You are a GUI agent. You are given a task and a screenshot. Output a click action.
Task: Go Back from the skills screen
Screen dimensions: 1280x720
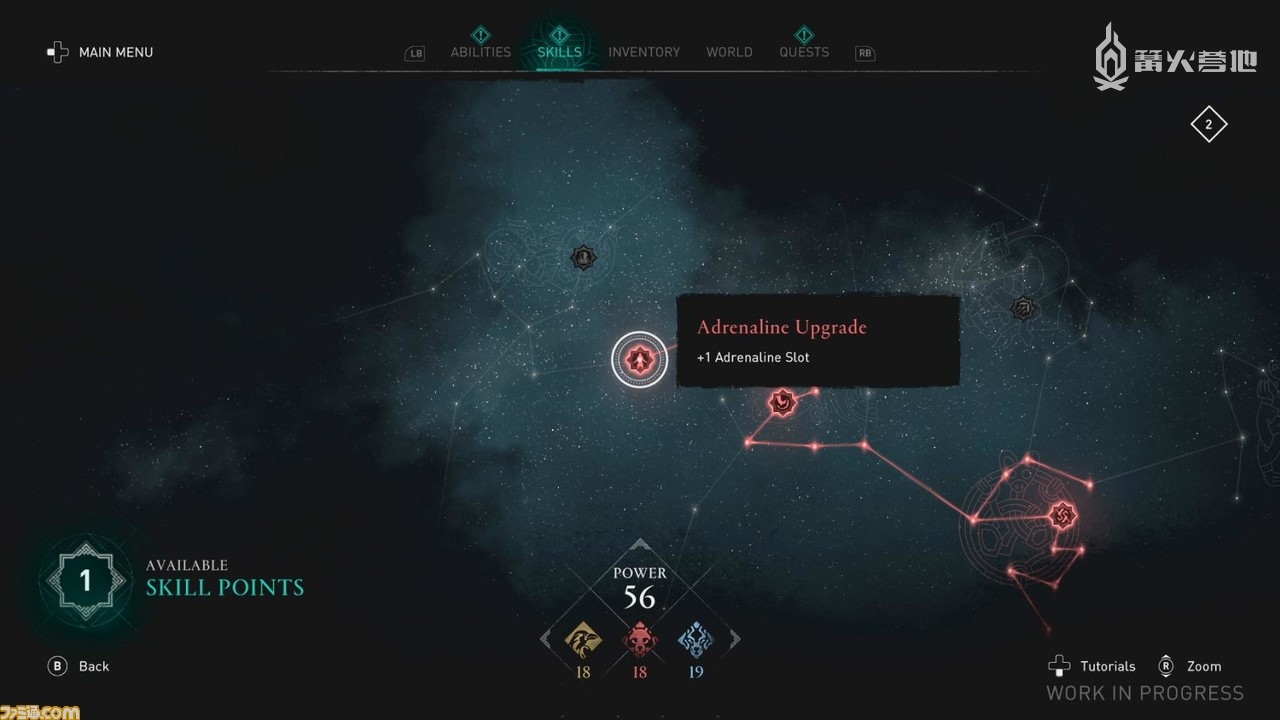pyautogui.click(x=80, y=666)
